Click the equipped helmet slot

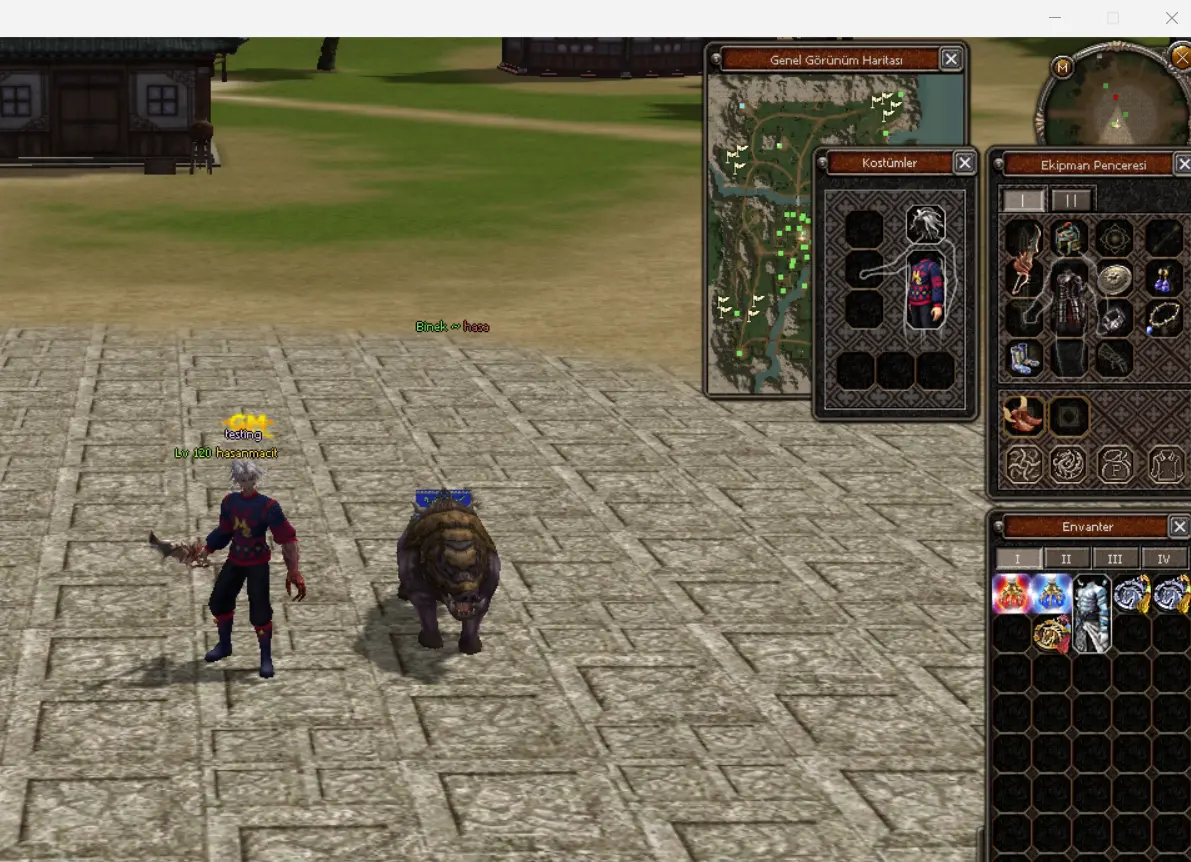pos(1069,238)
